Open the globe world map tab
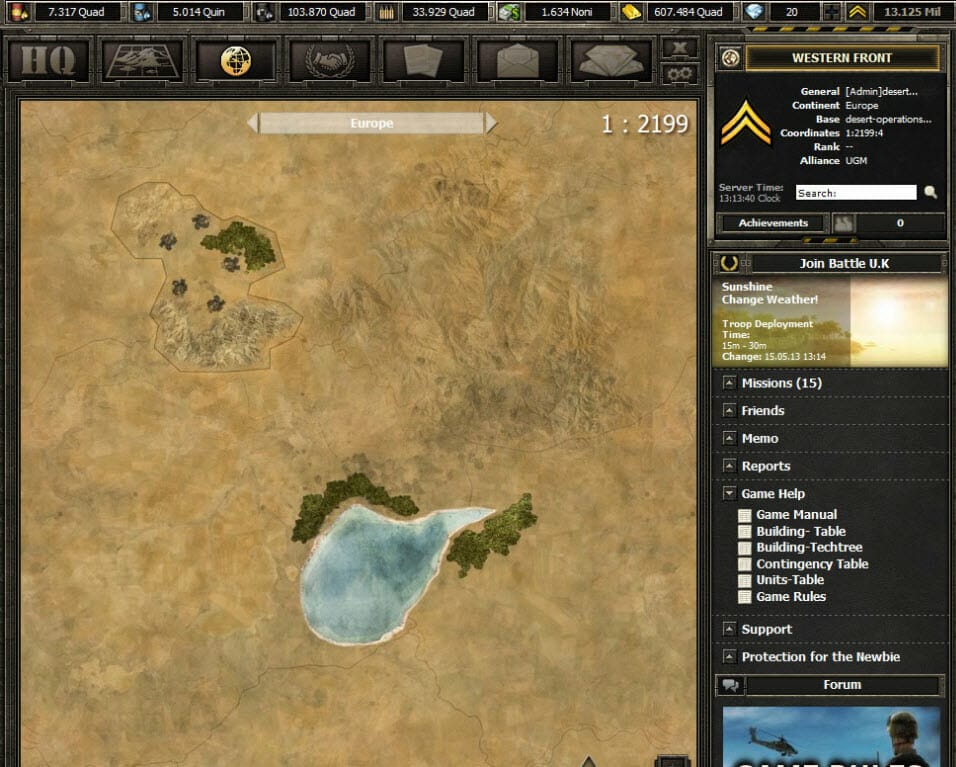Viewport: 956px width, 767px height. point(235,61)
